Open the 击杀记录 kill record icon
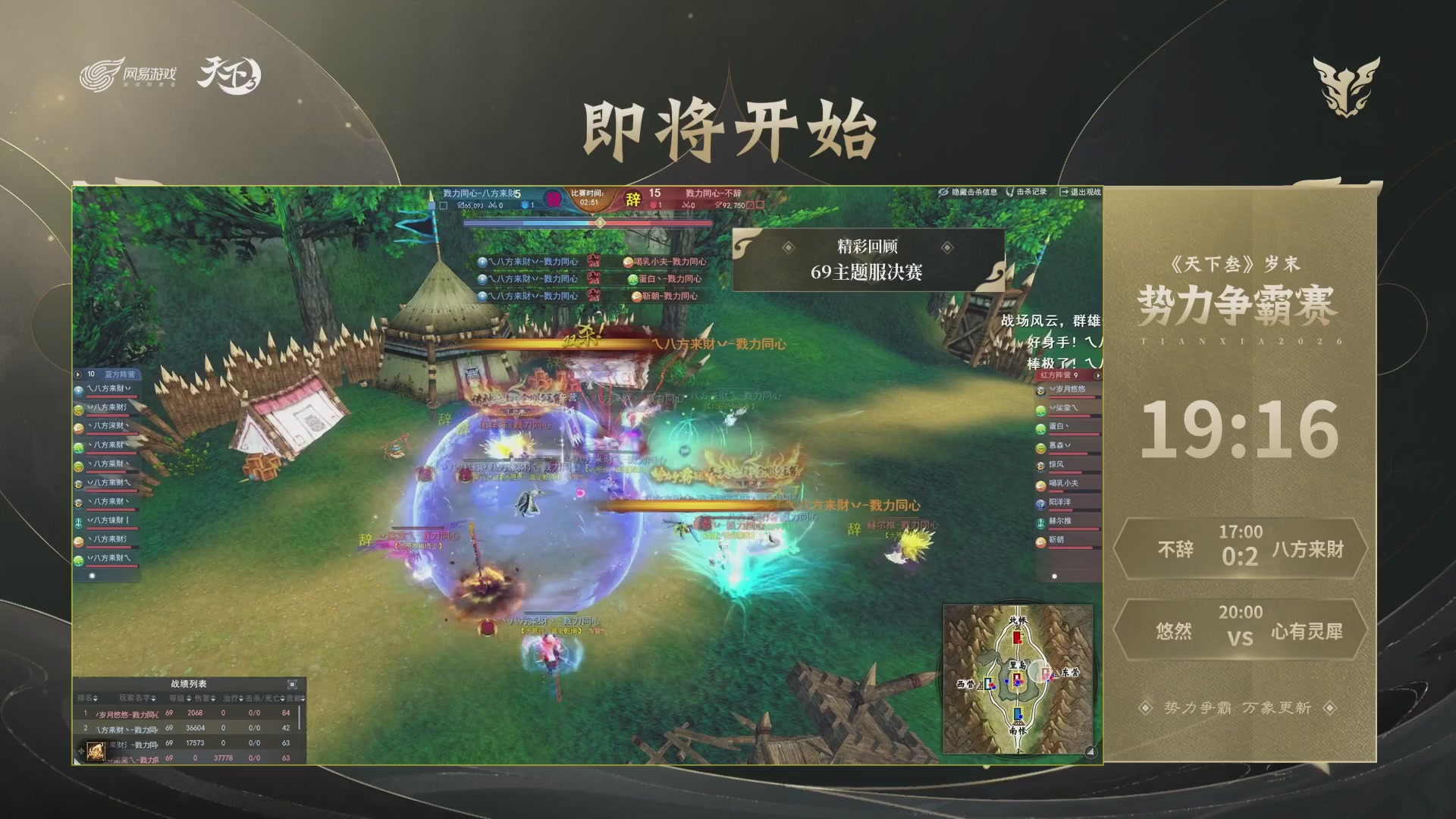 point(1010,192)
